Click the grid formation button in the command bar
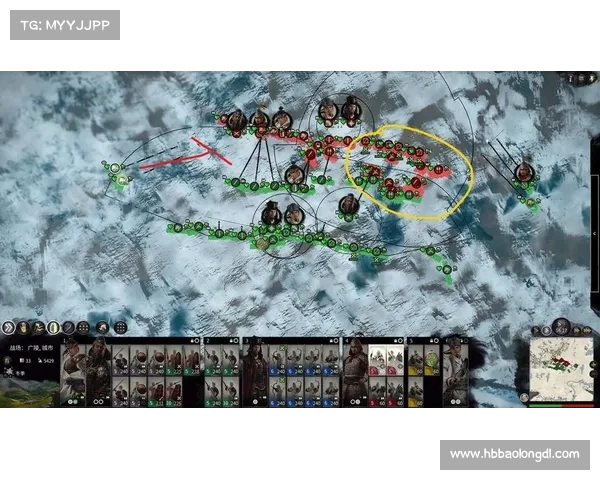This screenshot has height=480, width=600. [120, 327]
